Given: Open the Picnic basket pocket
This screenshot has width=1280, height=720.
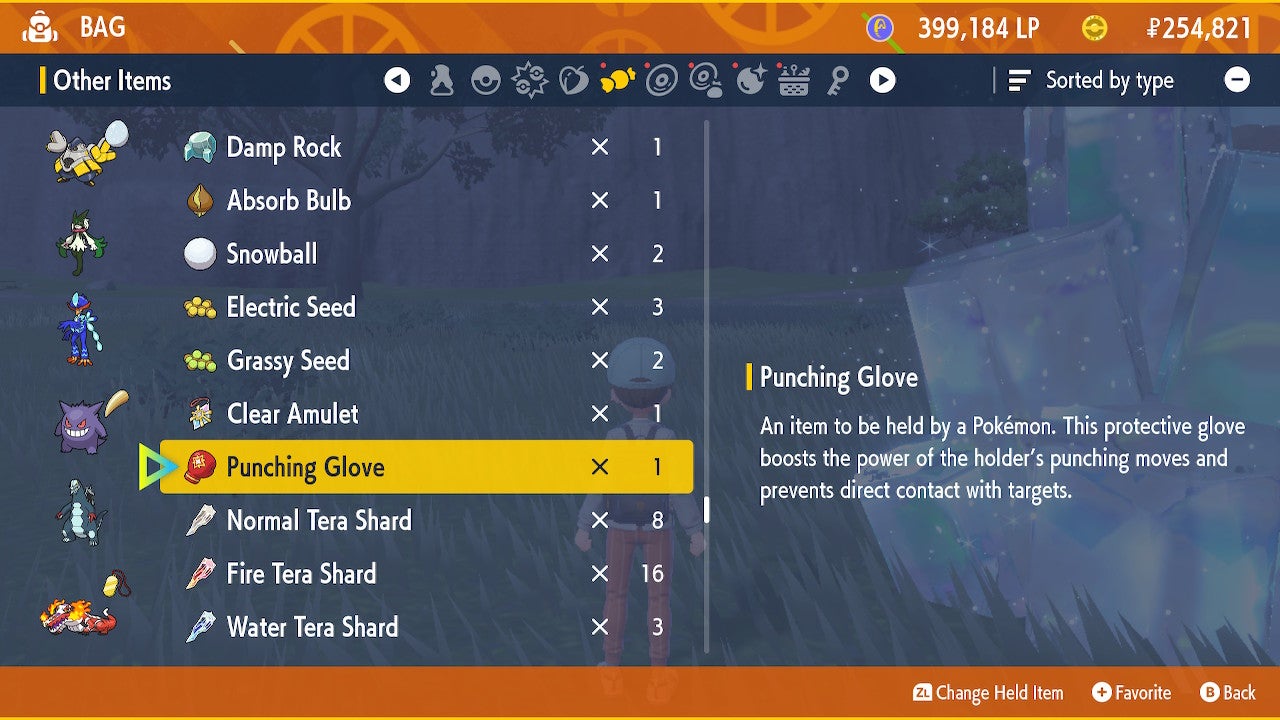Looking at the screenshot, I should [792, 80].
